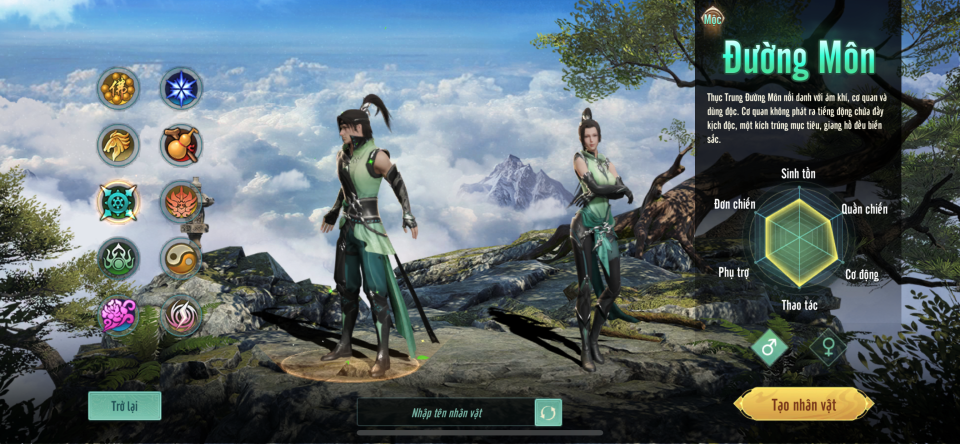
Task: Choose the pink flower class icon
Action: tap(118, 316)
